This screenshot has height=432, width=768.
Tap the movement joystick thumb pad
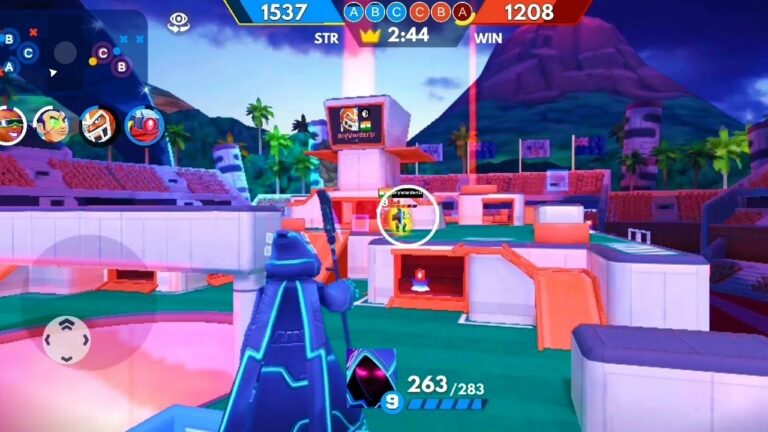66,340
